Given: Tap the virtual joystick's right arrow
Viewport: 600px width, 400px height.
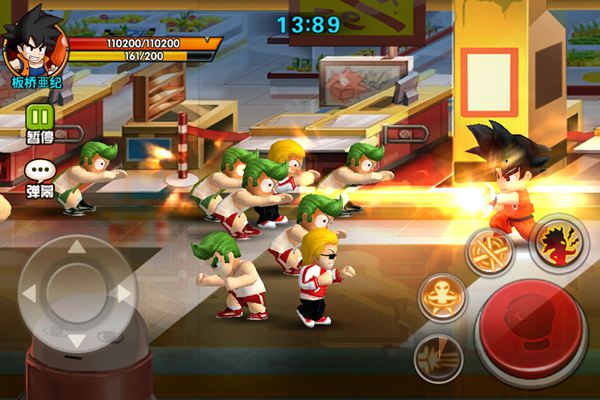Looking at the screenshot, I should pyautogui.click(x=121, y=295).
